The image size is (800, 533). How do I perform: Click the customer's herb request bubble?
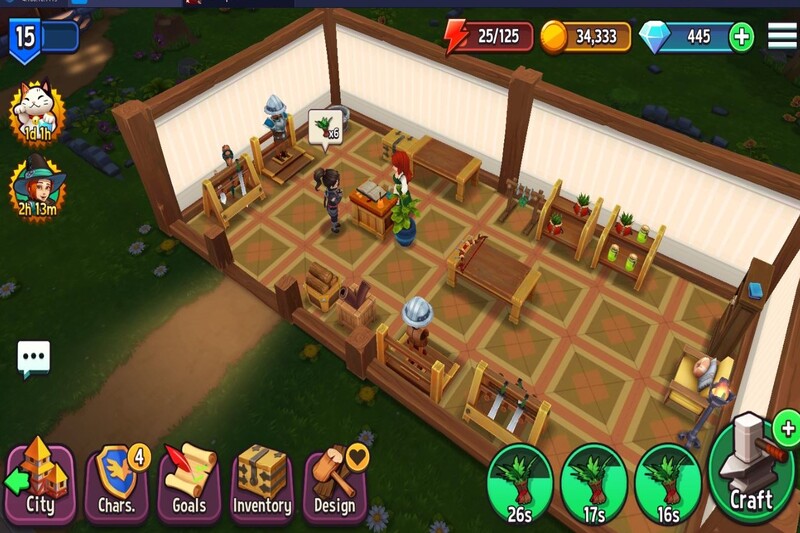(325, 129)
